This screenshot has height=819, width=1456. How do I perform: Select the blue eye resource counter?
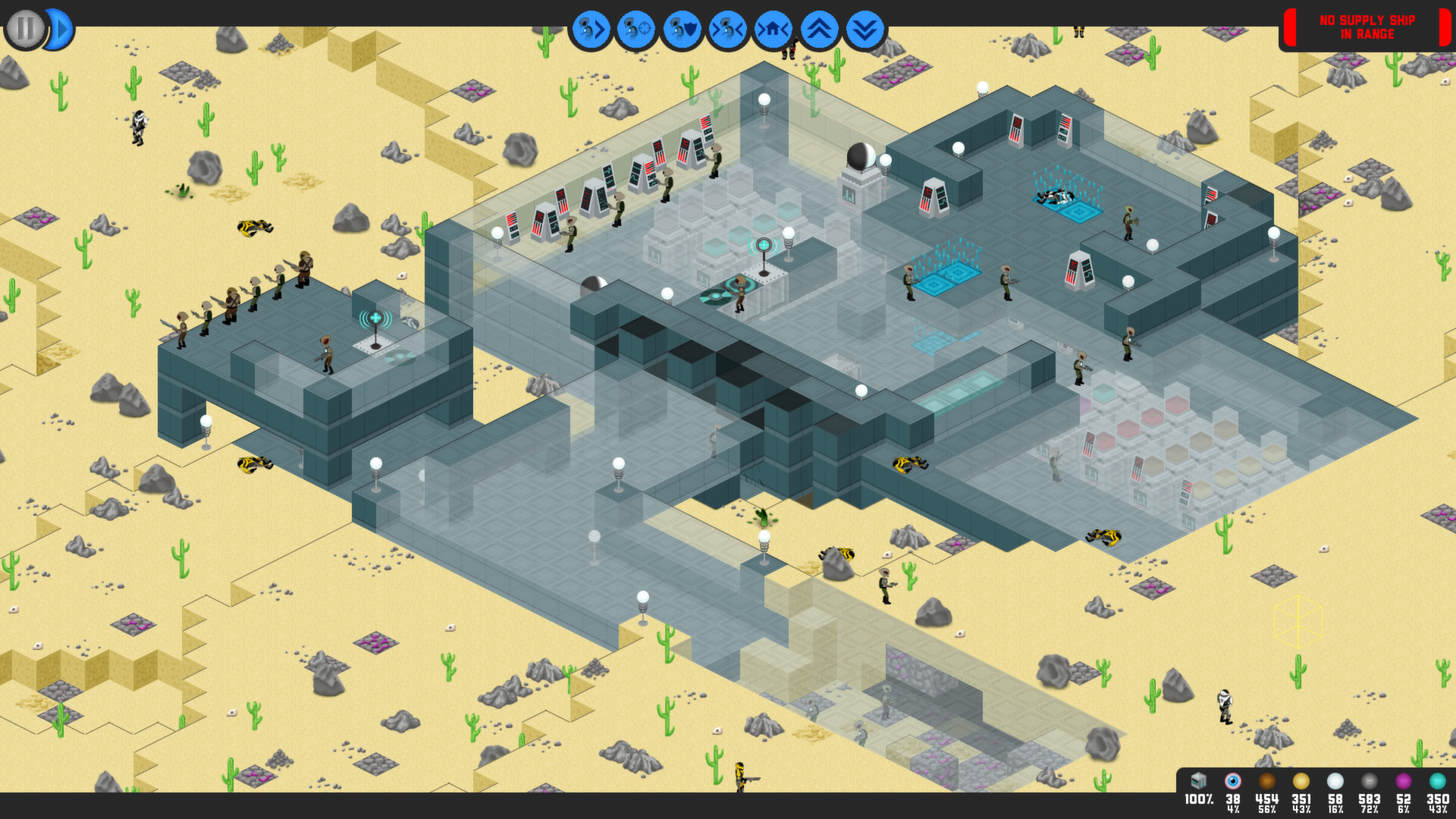(1234, 780)
